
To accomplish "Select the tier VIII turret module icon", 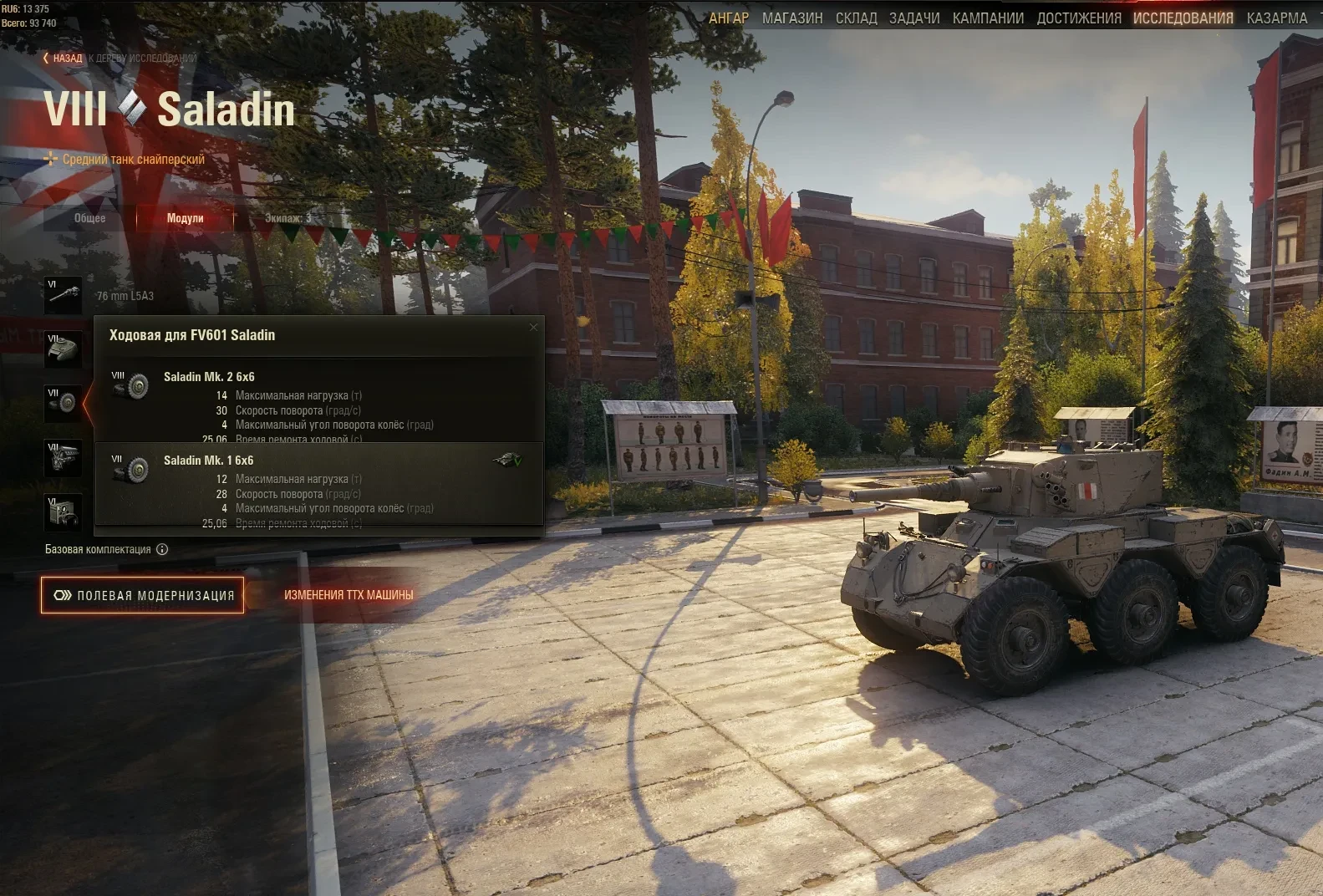I will click(x=64, y=349).
